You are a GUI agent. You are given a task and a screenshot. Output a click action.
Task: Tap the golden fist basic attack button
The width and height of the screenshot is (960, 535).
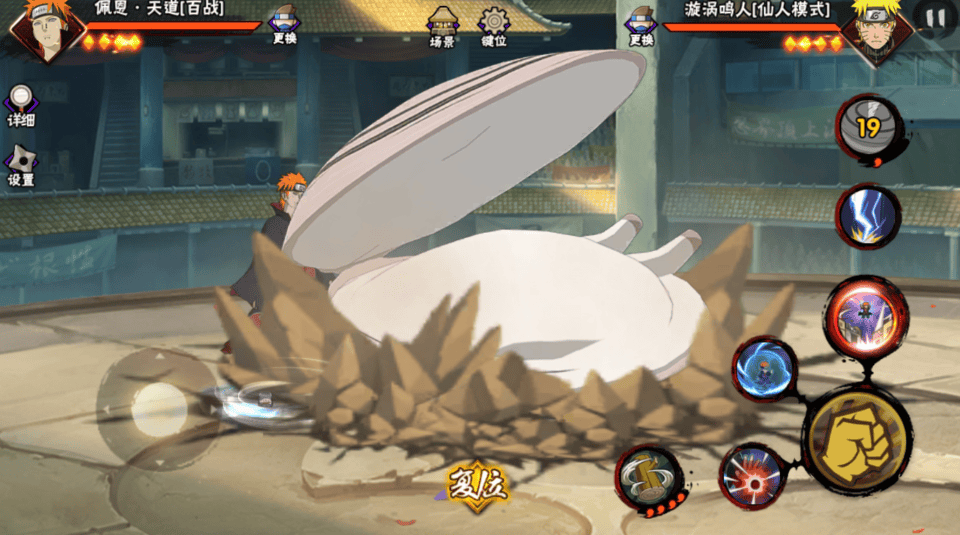coord(857,438)
